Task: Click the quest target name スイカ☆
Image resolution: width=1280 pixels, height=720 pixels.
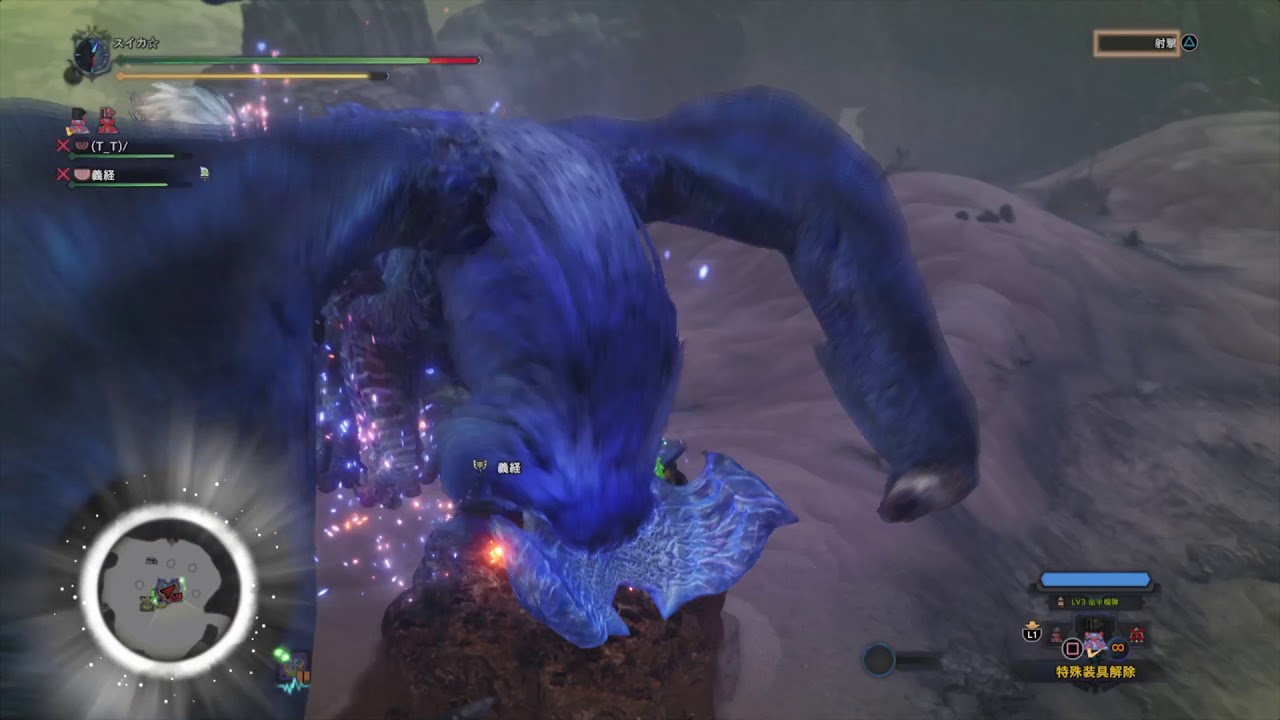Action: coord(136,44)
